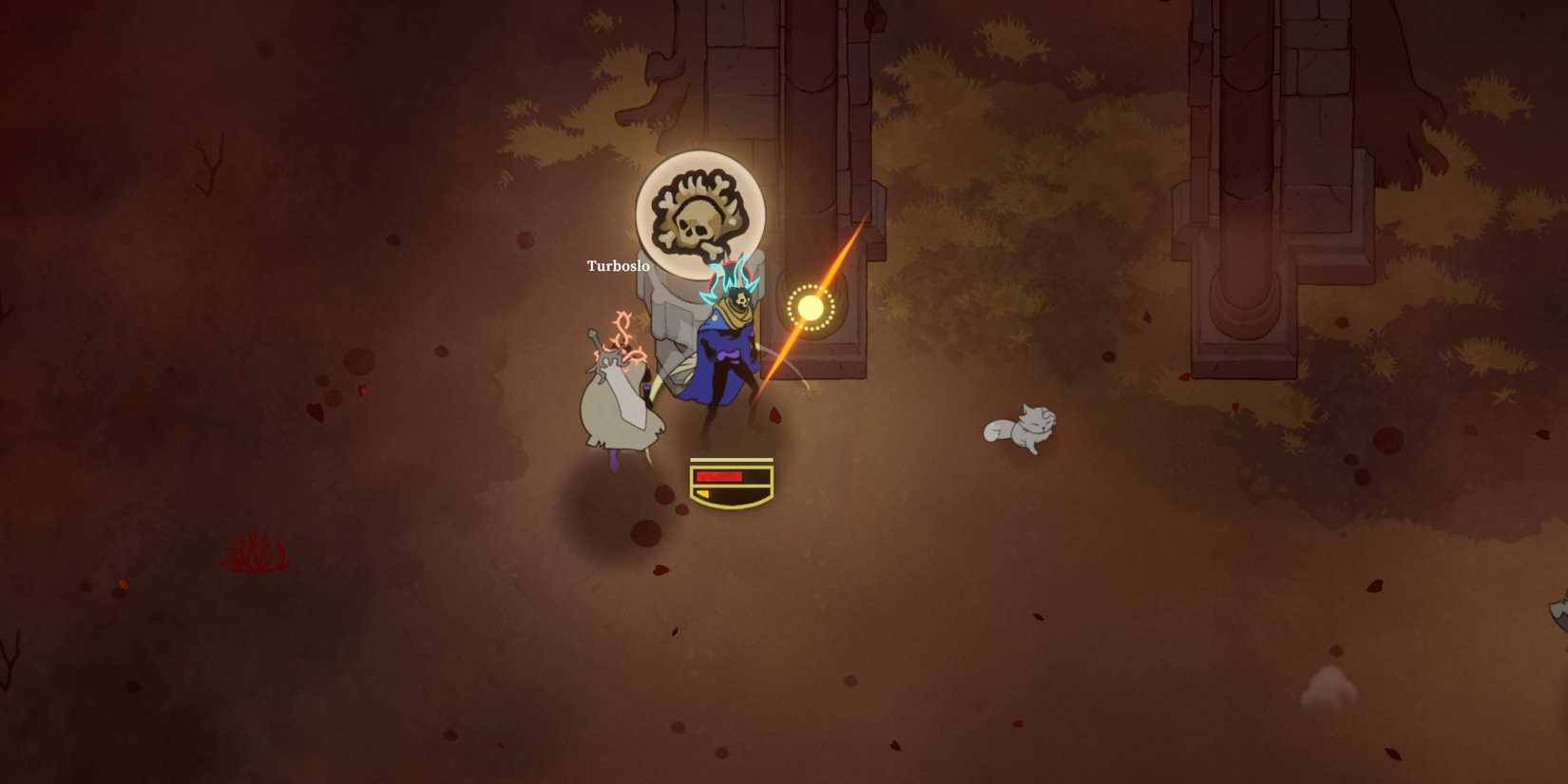Select the gold-trimmed health banner shield

[x=730, y=482]
